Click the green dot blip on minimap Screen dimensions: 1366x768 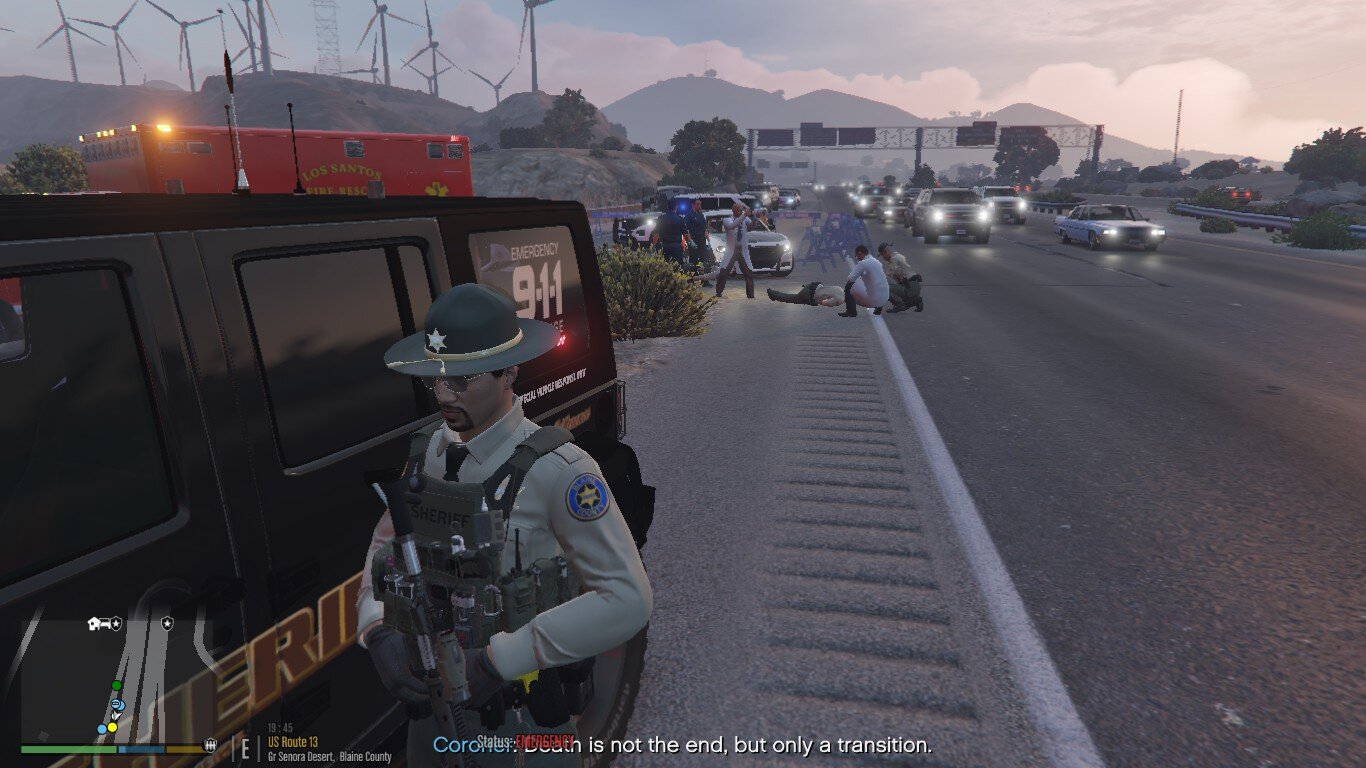click(116, 685)
